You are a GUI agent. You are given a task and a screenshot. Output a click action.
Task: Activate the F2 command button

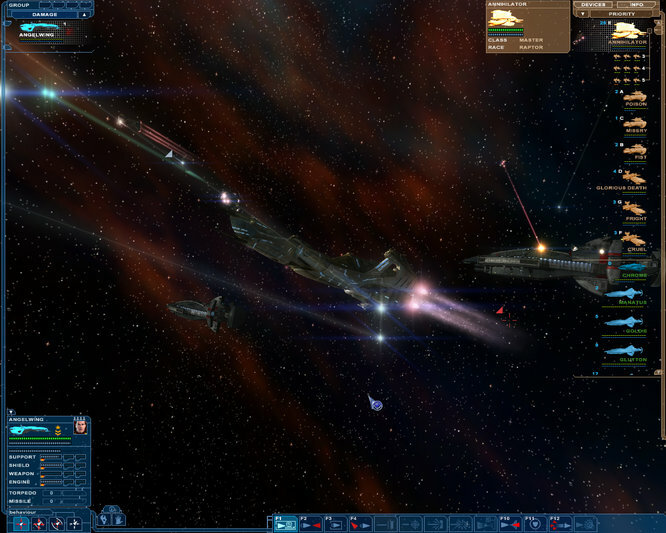click(x=310, y=523)
